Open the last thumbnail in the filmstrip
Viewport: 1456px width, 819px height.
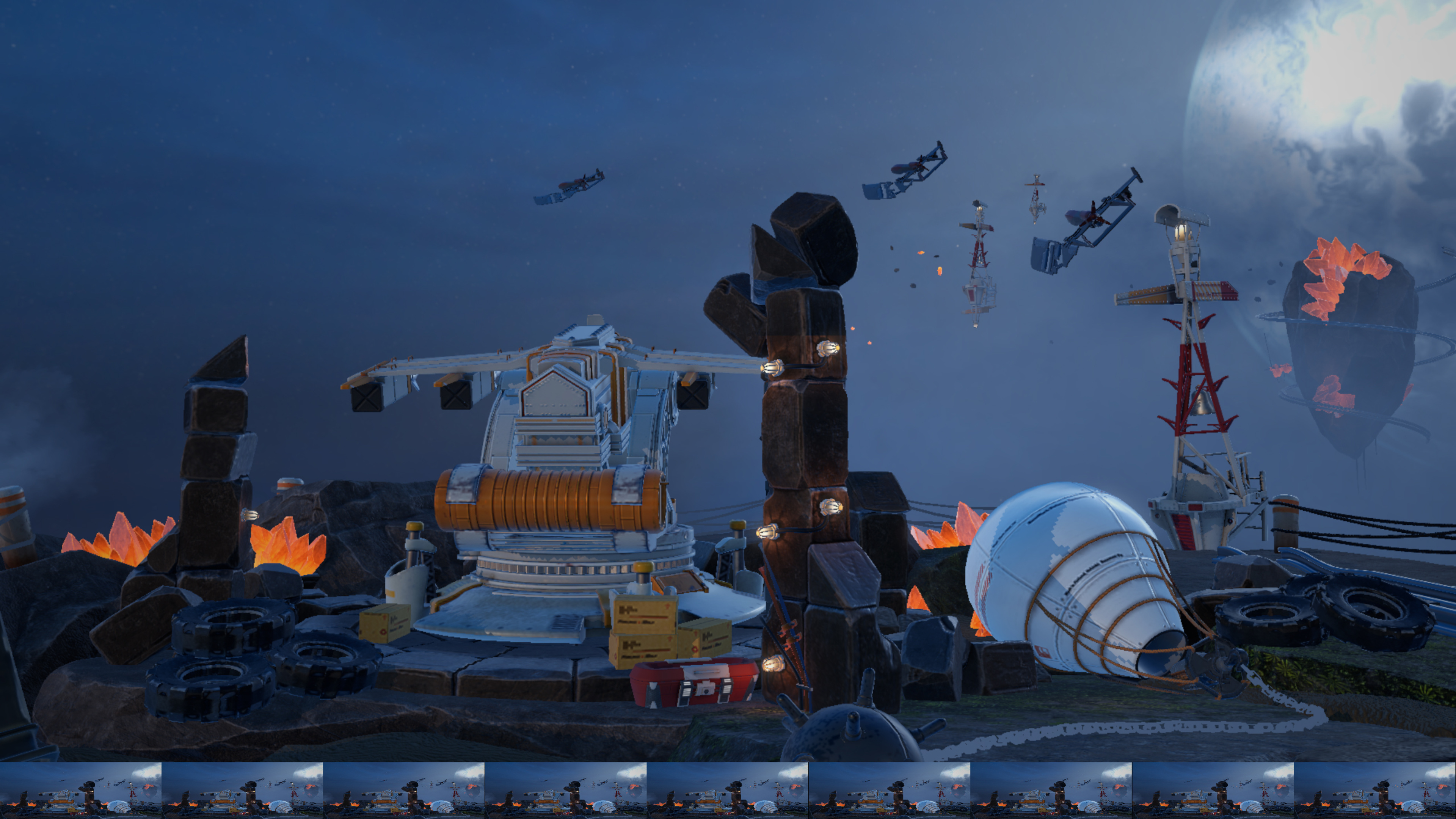click(x=1374, y=789)
